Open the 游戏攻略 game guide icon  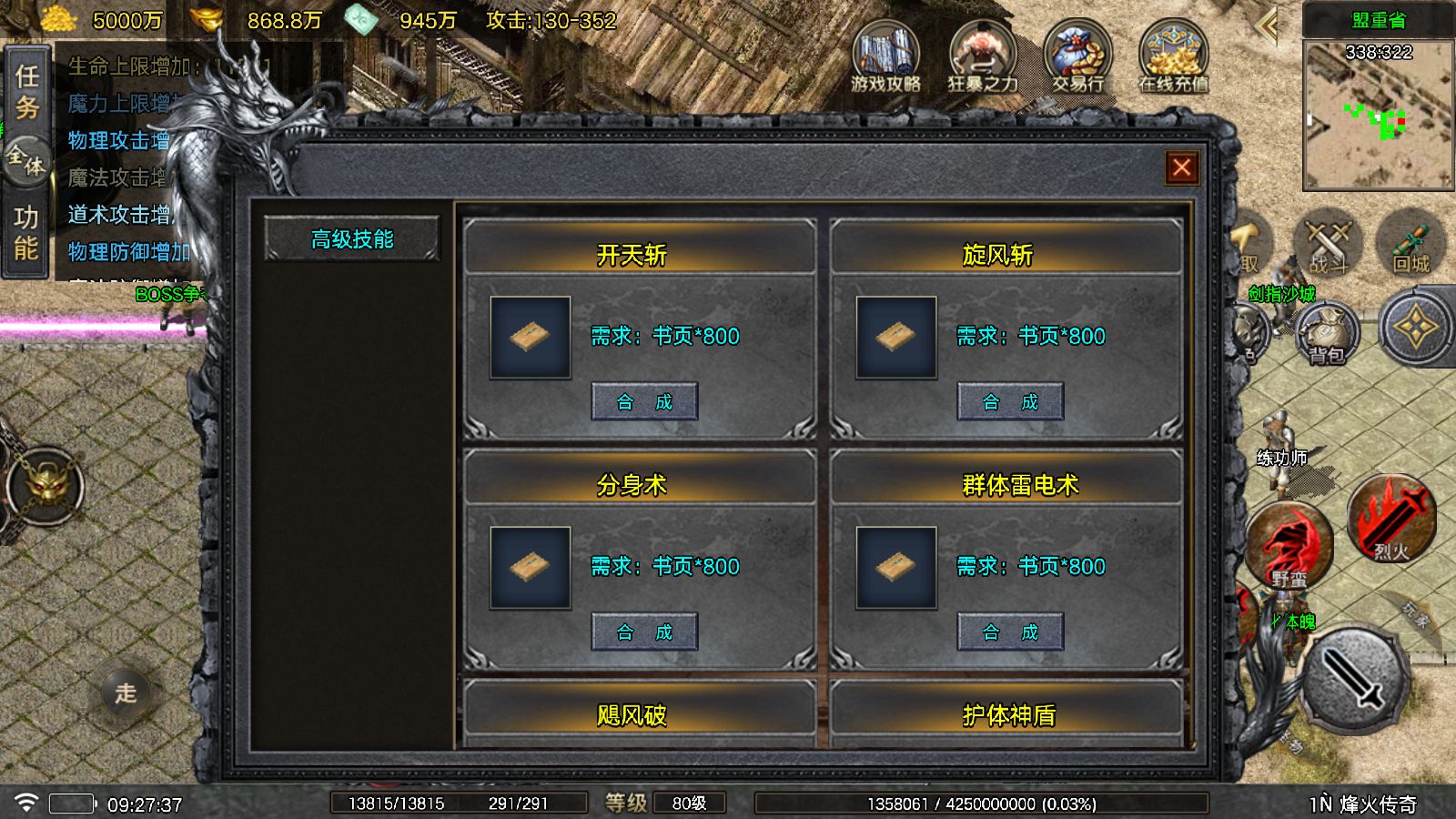tap(885, 59)
